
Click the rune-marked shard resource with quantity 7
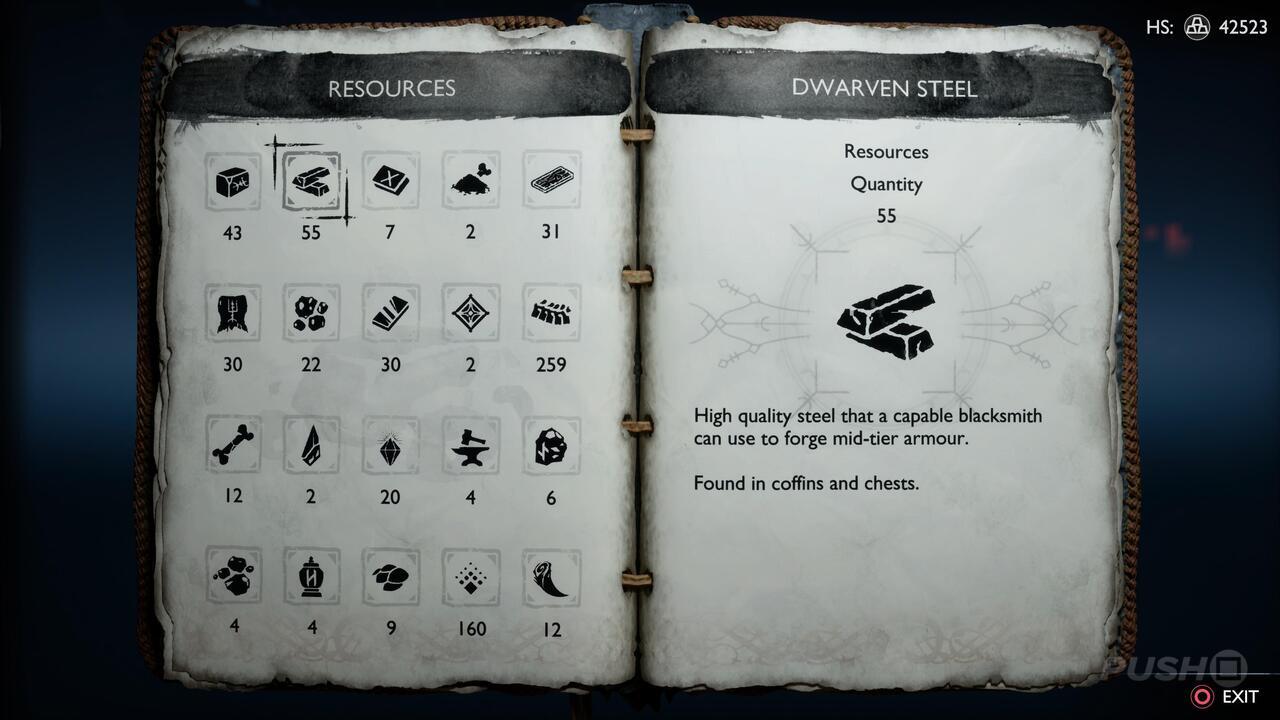[x=390, y=181]
